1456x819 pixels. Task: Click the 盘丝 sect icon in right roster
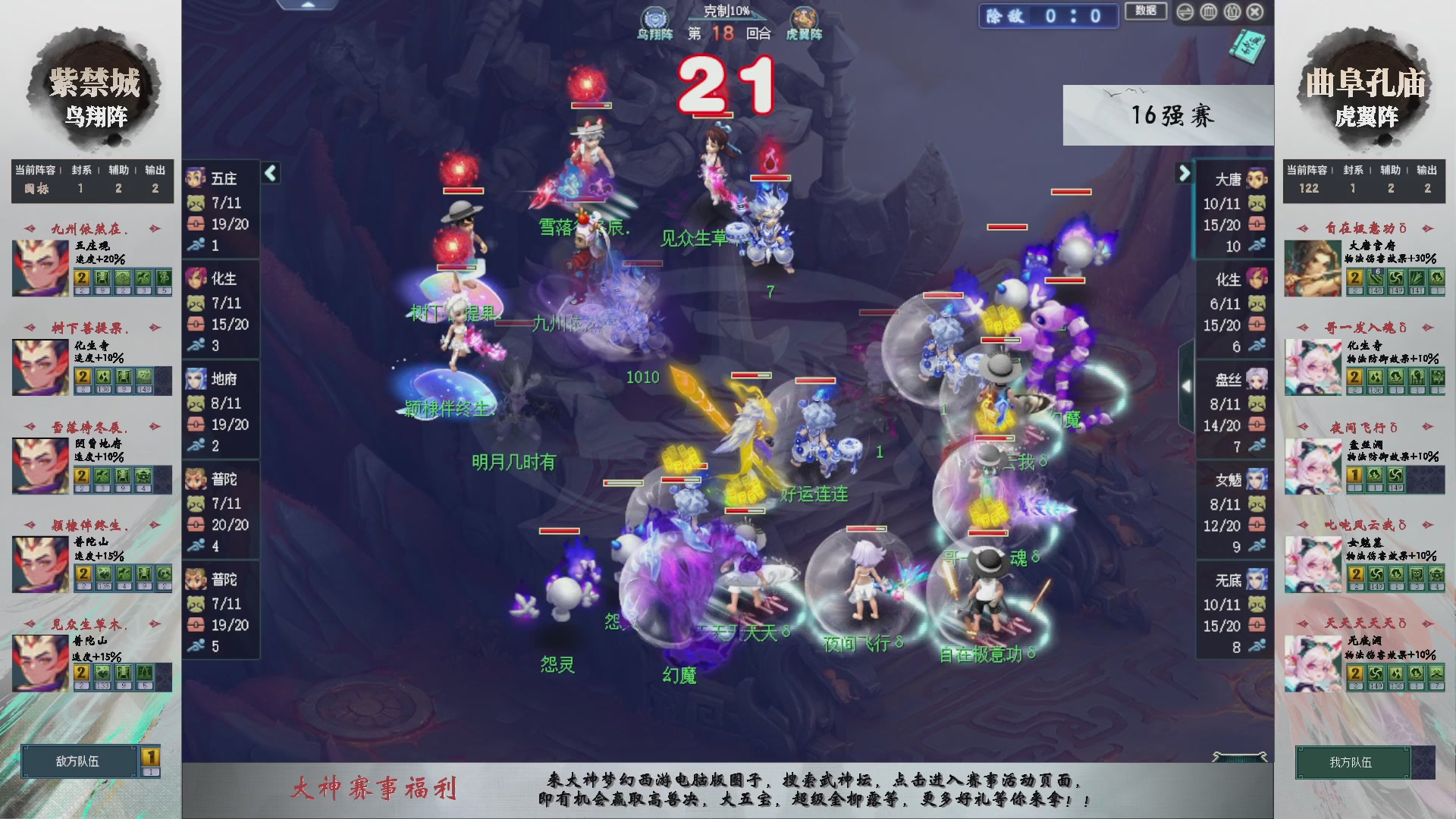pyautogui.click(x=1258, y=378)
